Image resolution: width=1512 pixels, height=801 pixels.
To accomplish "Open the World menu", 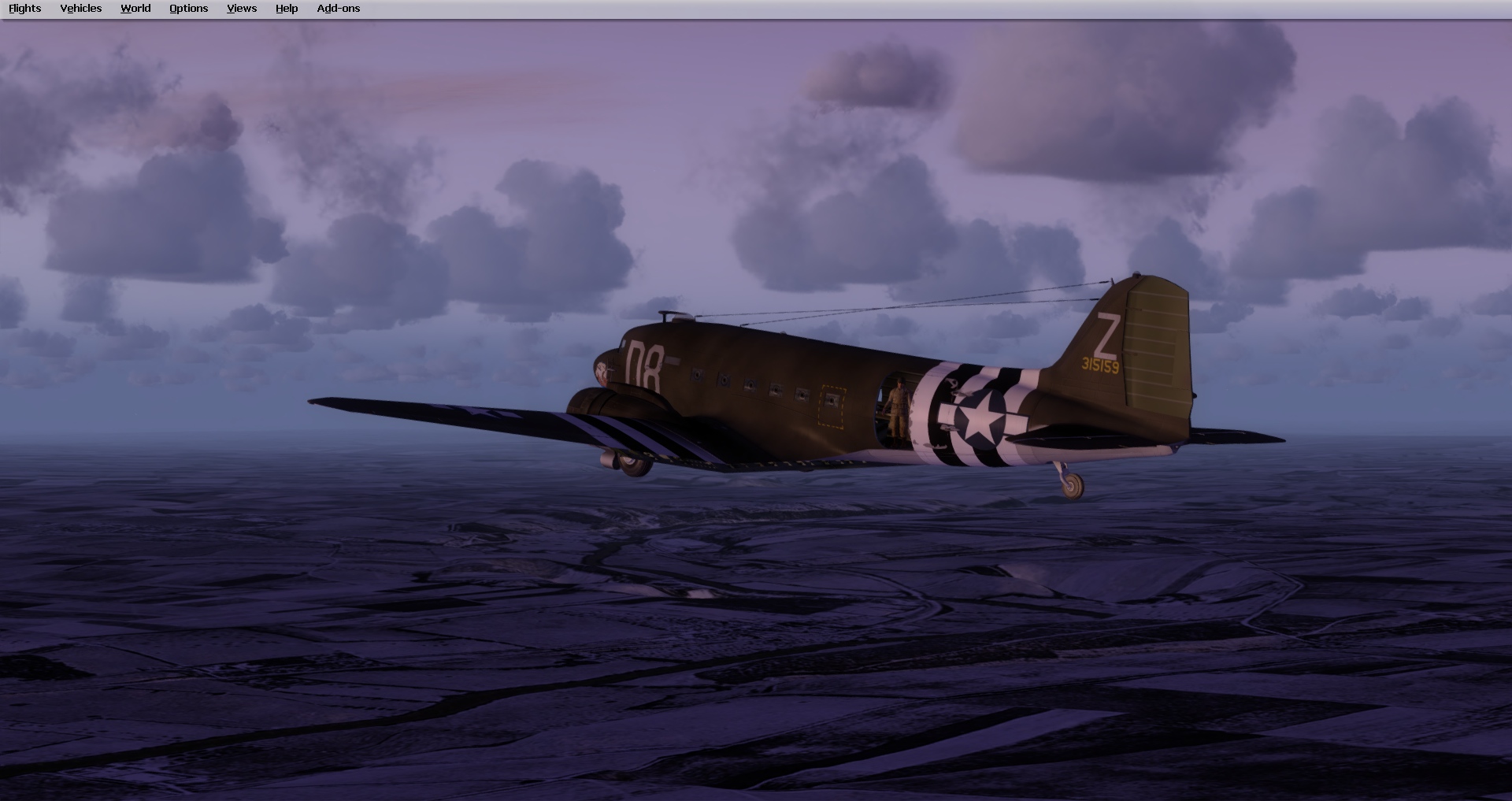I will [135, 8].
